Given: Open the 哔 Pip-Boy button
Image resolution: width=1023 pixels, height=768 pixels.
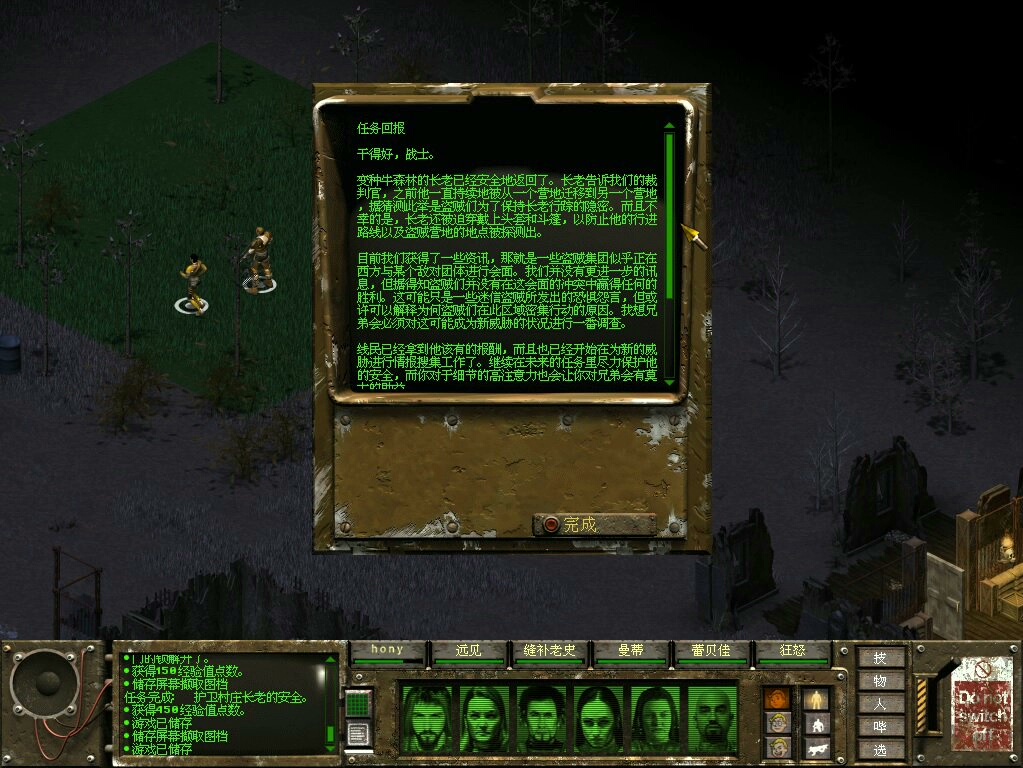Looking at the screenshot, I should (x=880, y=727).
